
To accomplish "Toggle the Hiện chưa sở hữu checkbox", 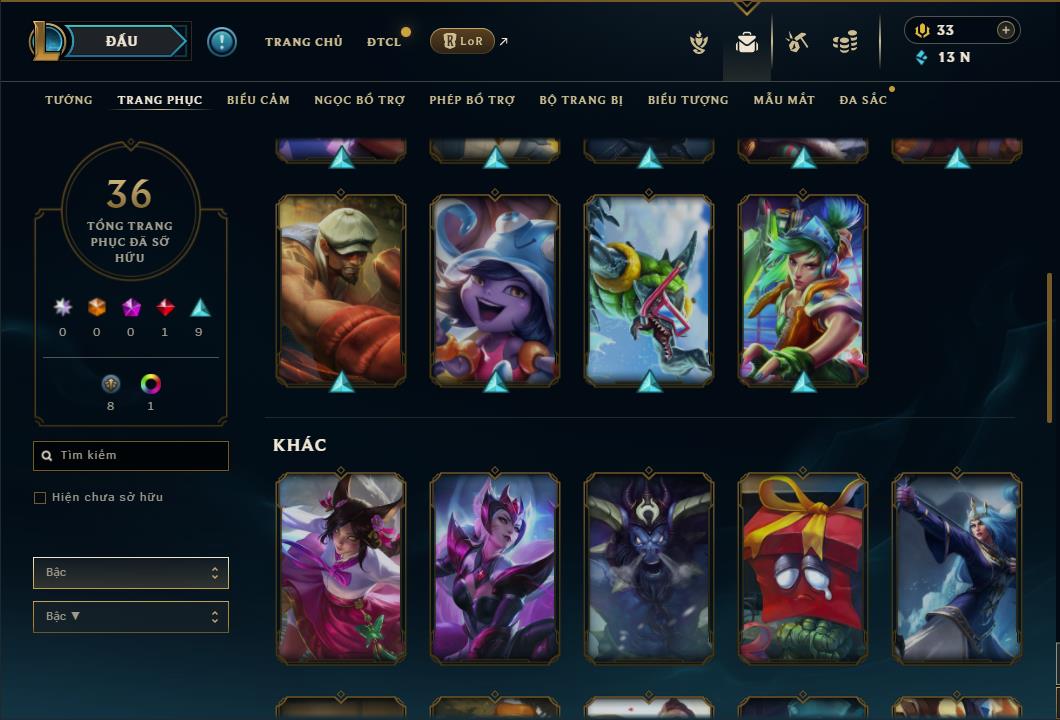I will pyautogui.click(x=40, y=498).
